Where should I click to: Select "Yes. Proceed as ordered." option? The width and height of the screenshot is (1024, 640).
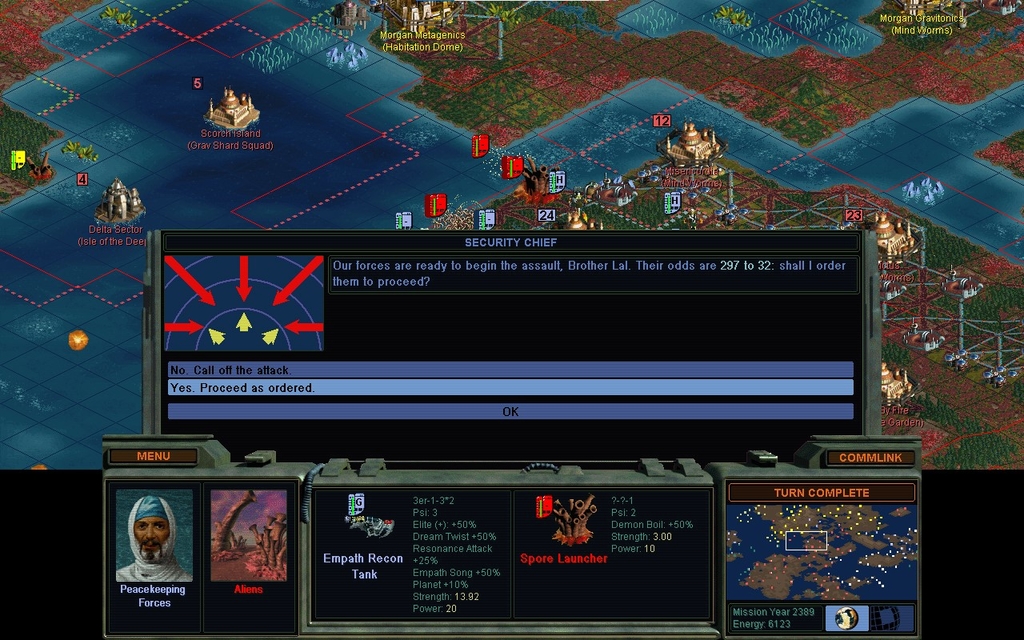510,388
